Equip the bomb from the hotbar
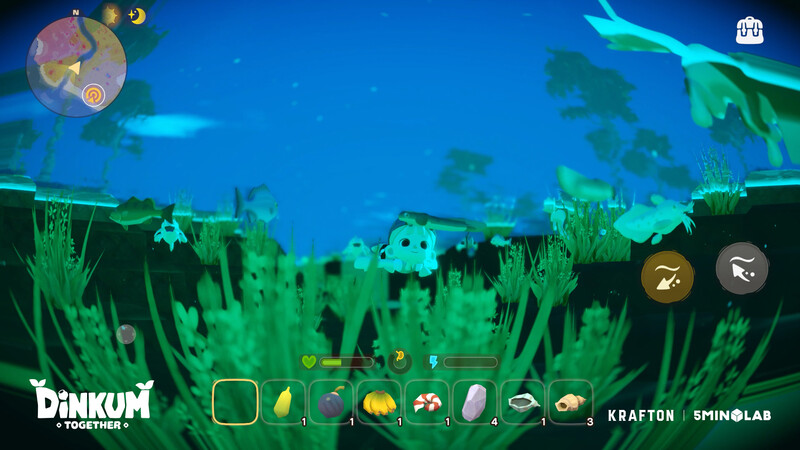The height and width of the screenshot is (450, 800). pyautogui.click(x=332, y=403)
